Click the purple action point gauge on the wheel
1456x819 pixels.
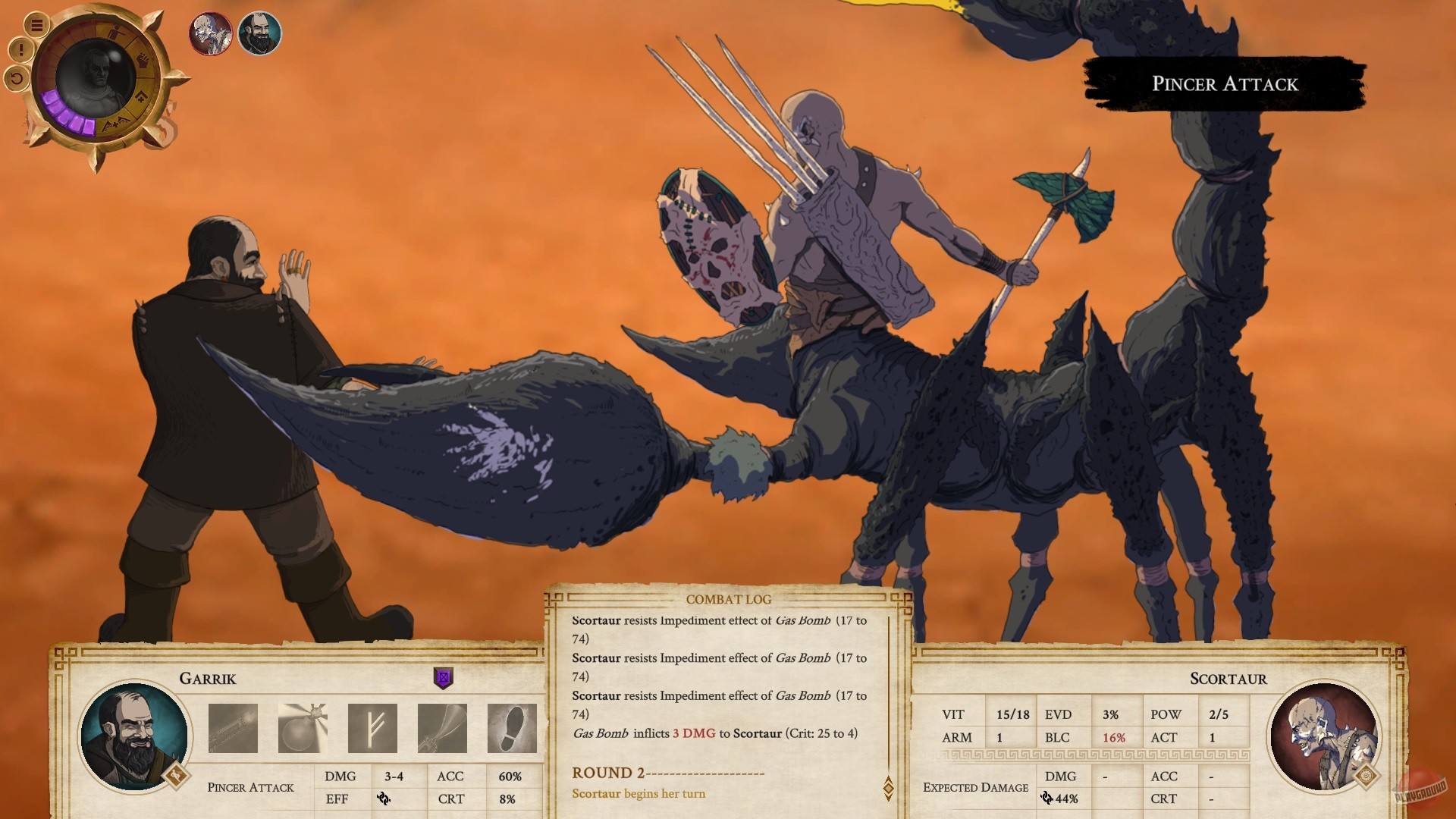(64, 114)
